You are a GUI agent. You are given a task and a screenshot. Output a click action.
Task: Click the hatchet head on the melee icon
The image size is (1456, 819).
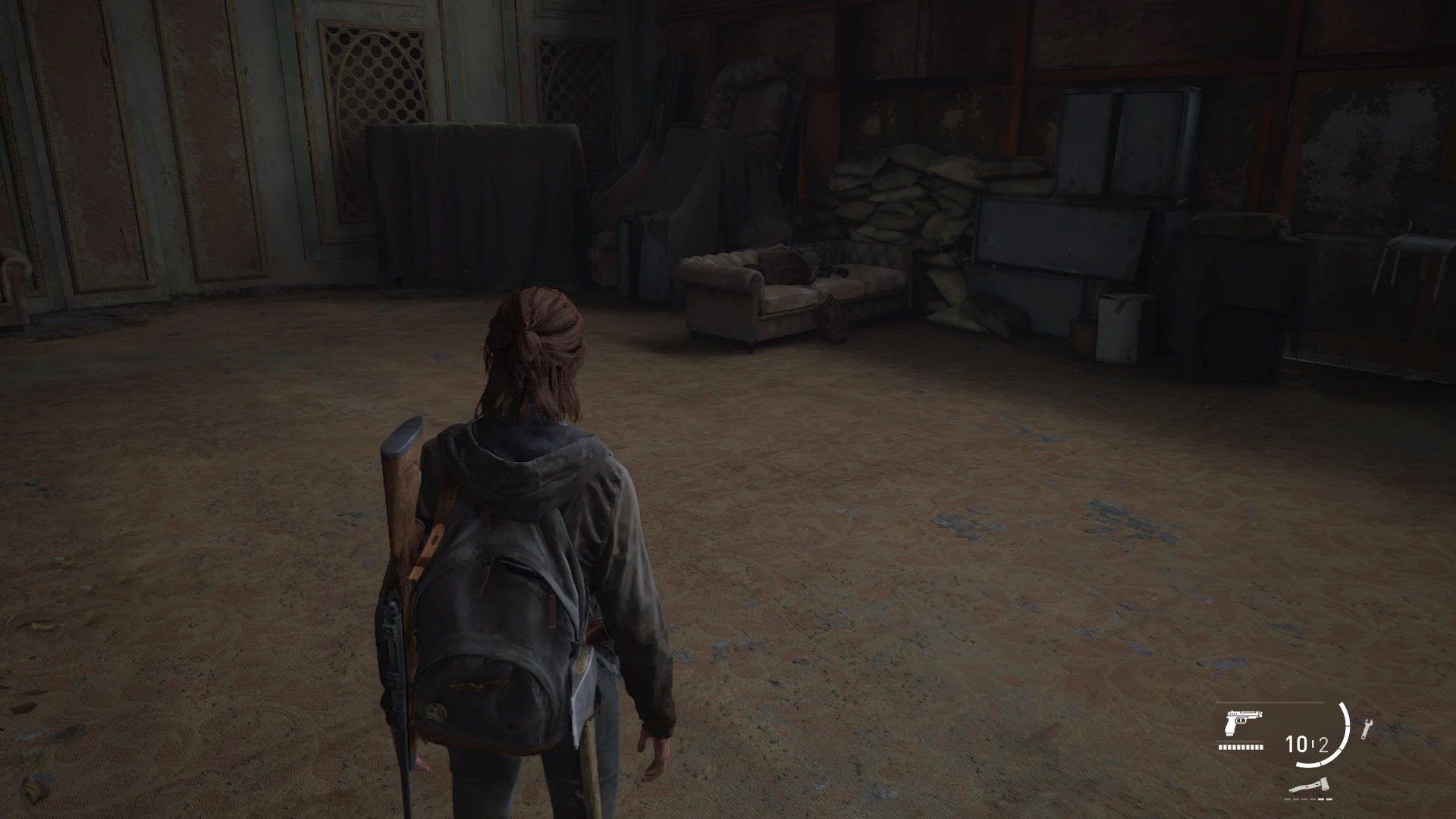coord(1326,783)
